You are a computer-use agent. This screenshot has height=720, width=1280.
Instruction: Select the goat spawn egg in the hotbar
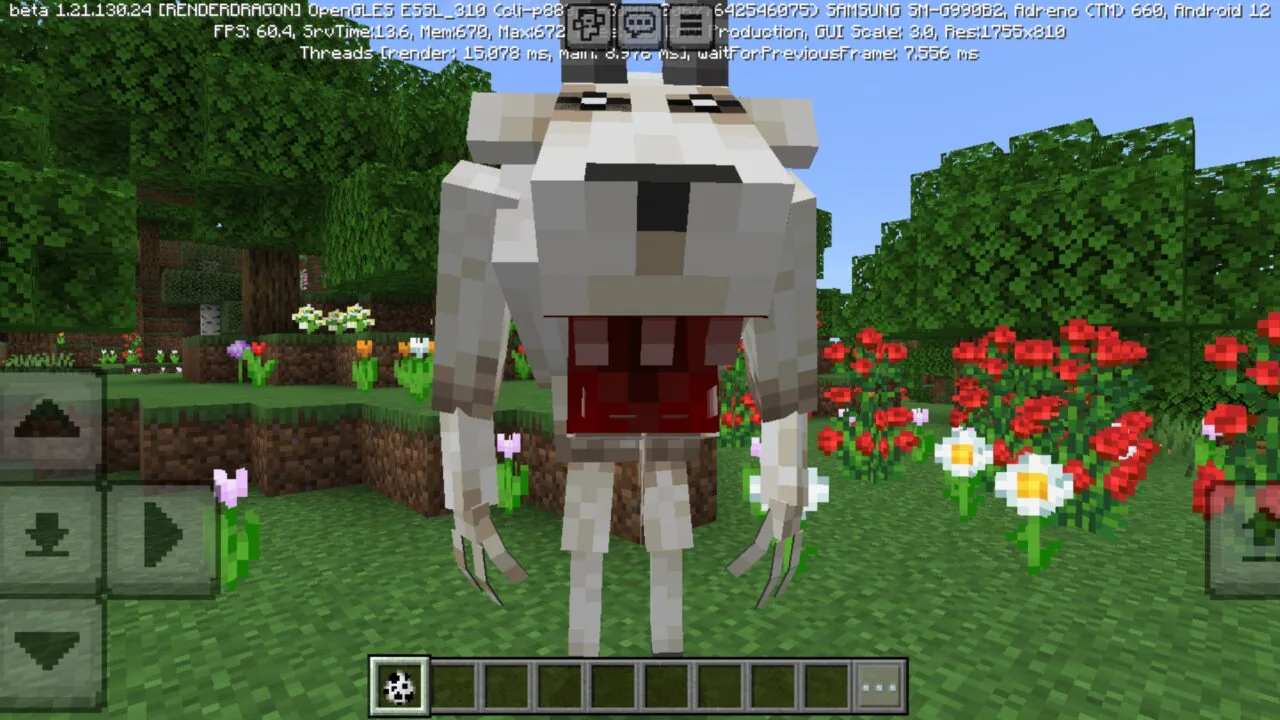[400, 686]
